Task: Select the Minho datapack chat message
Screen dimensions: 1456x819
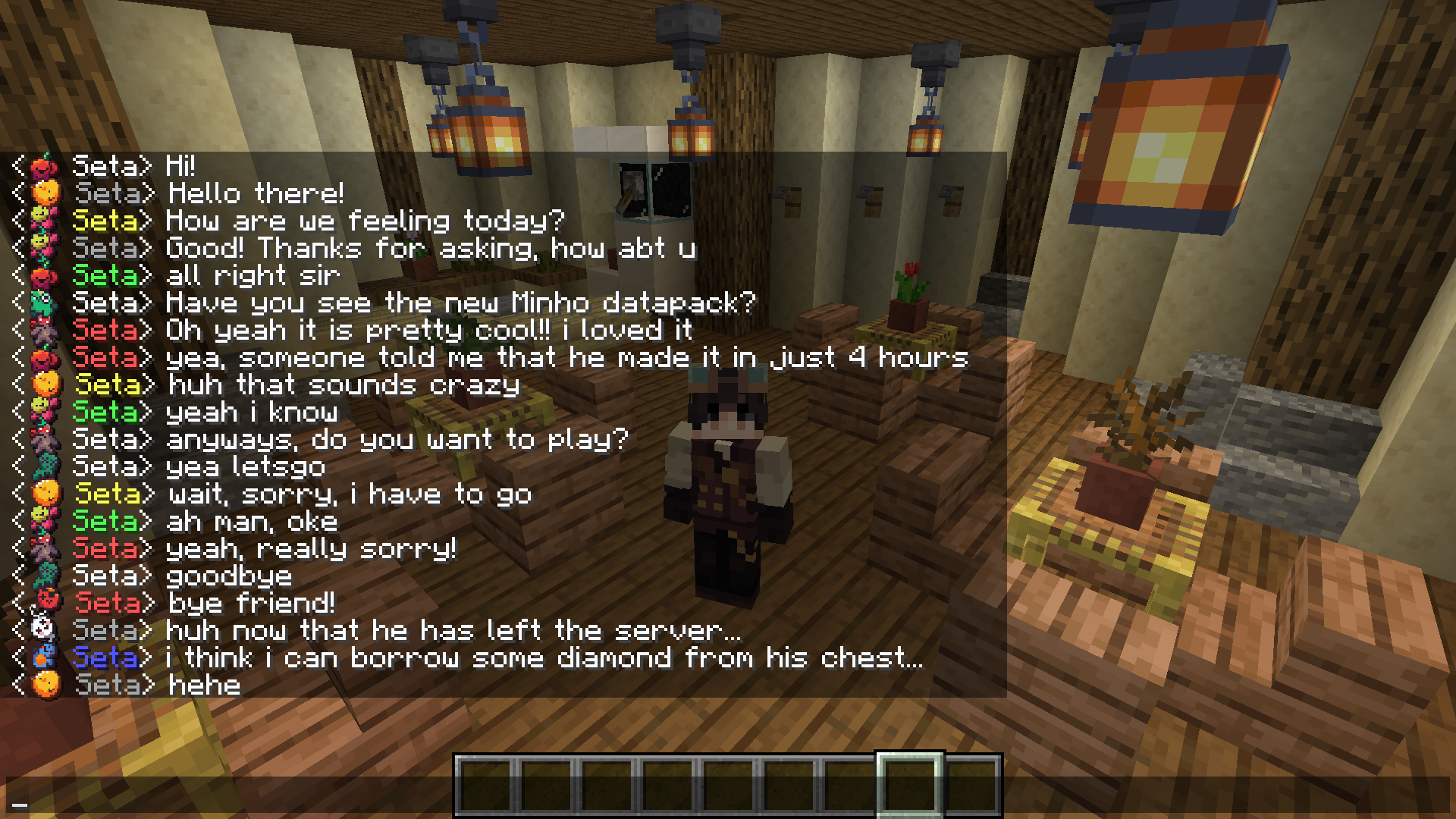Action: tap(460, 303)
